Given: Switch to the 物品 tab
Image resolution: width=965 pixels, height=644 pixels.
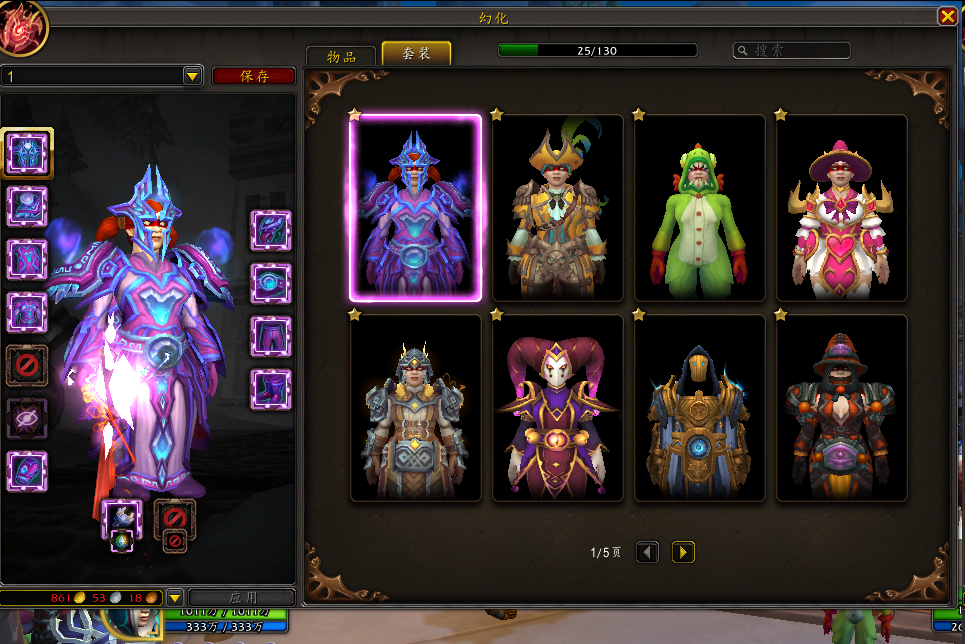Looking at the screenshot, I should click(342, 56).
